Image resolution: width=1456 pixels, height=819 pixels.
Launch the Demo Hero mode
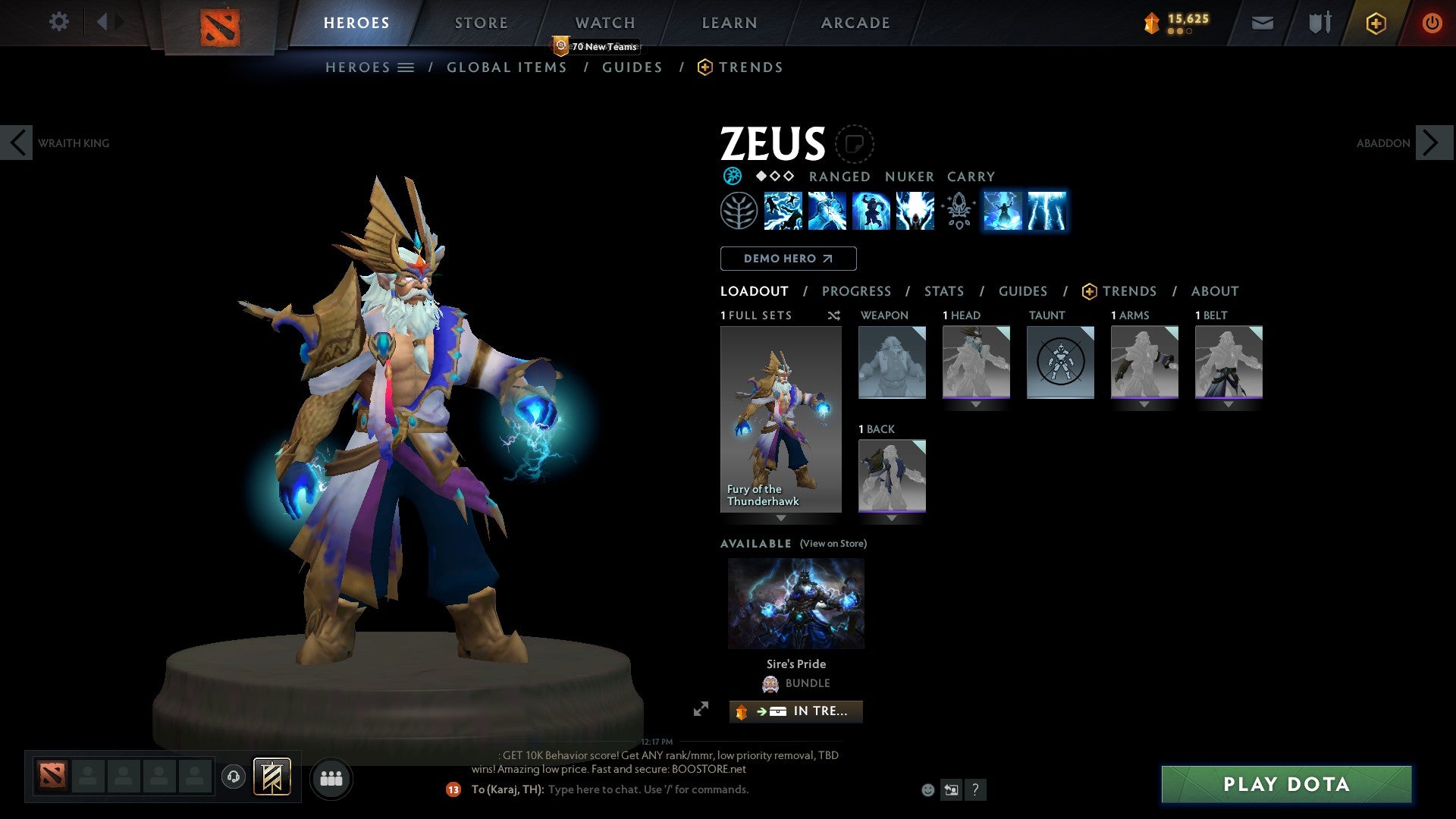click(x=788, y=259)
